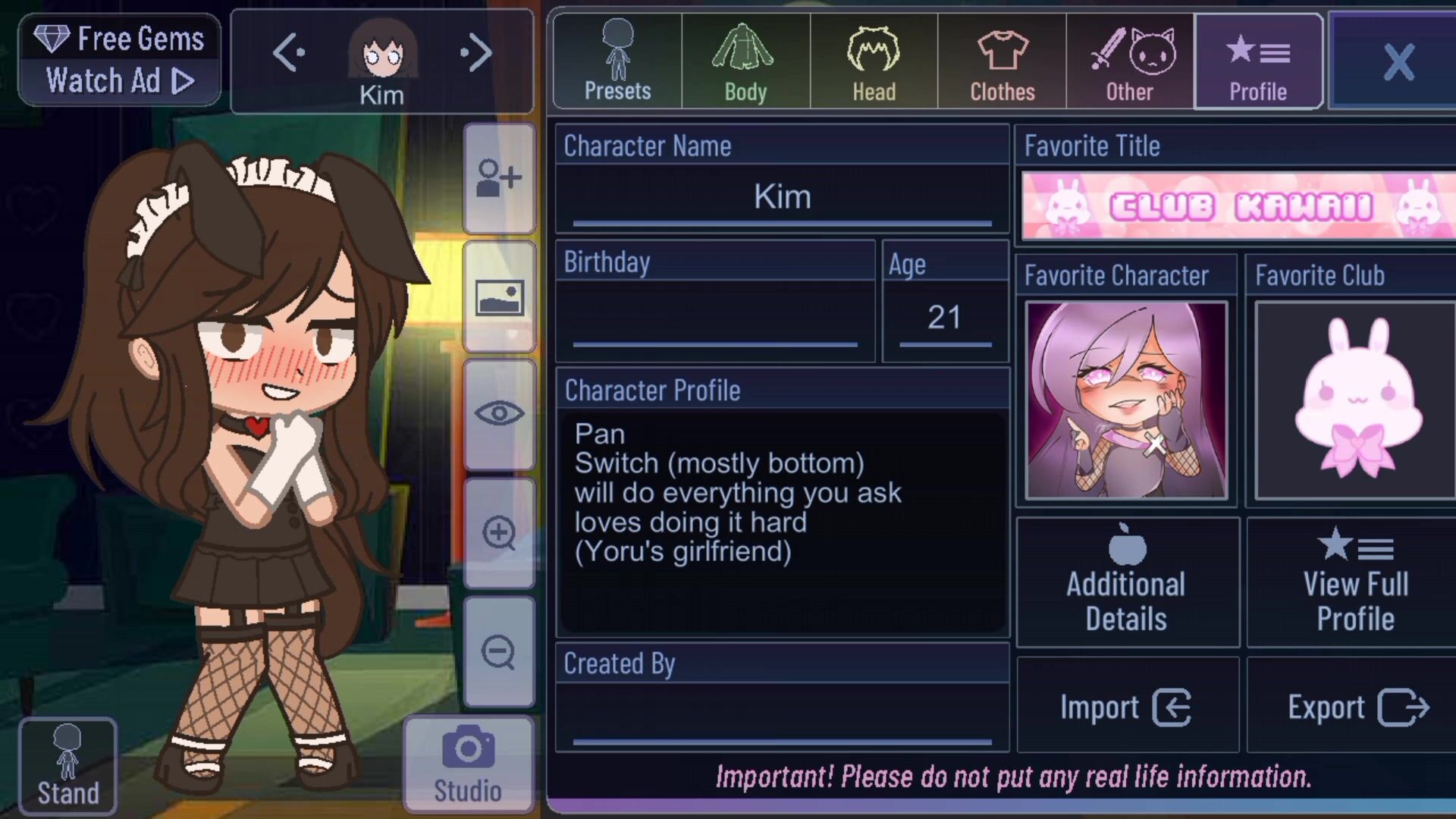Click the Age input field
This screenshot has height=819, width=1456.
click(x=945, y=318)
